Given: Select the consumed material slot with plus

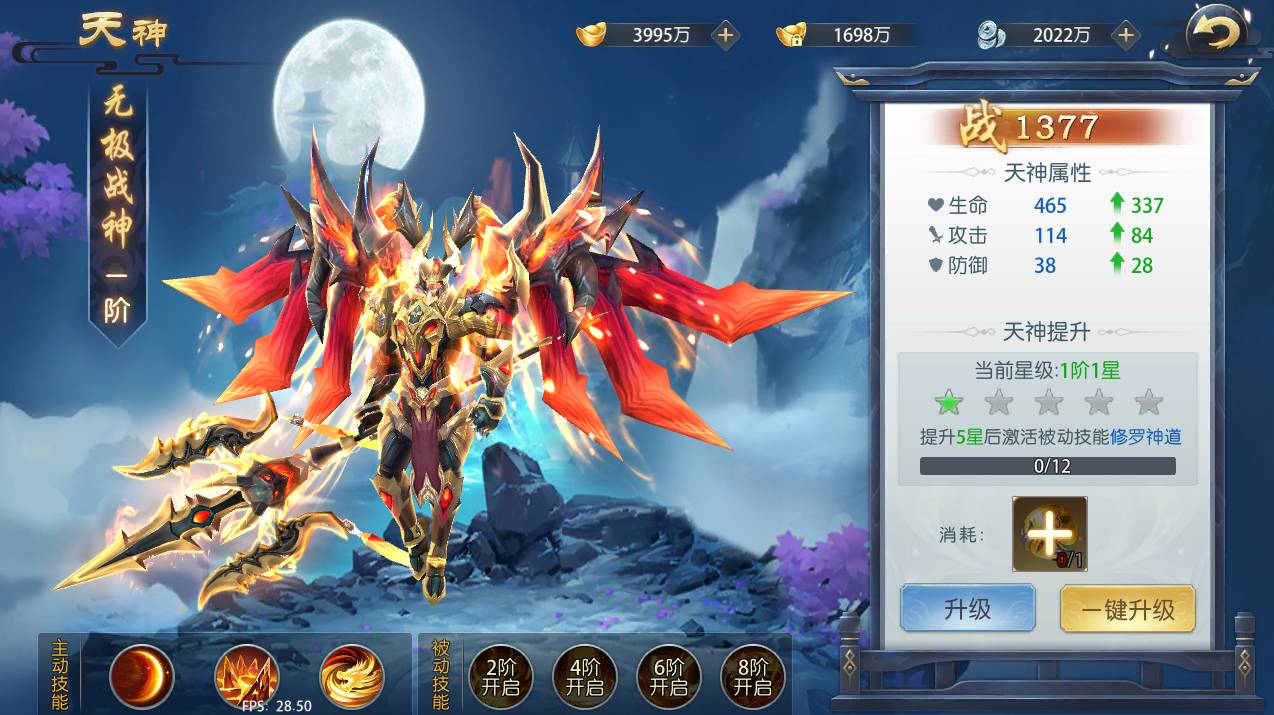Looking at the screenshot, I should pyautogui.click(x=1049, y=534).
